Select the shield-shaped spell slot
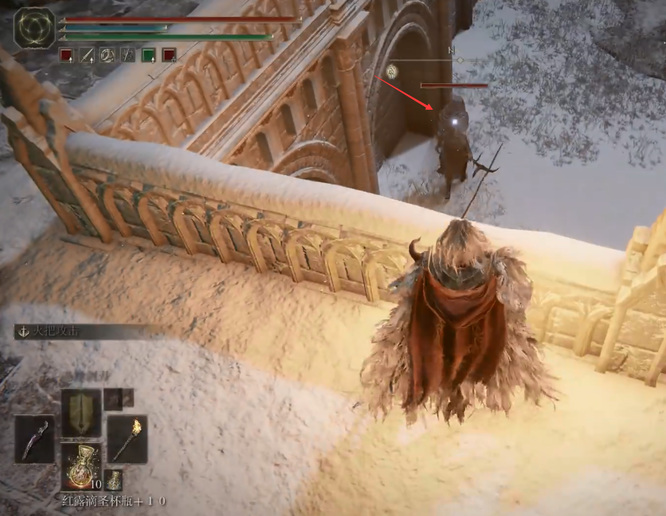This screenshot has height=516, width=666. pos(80,412)
